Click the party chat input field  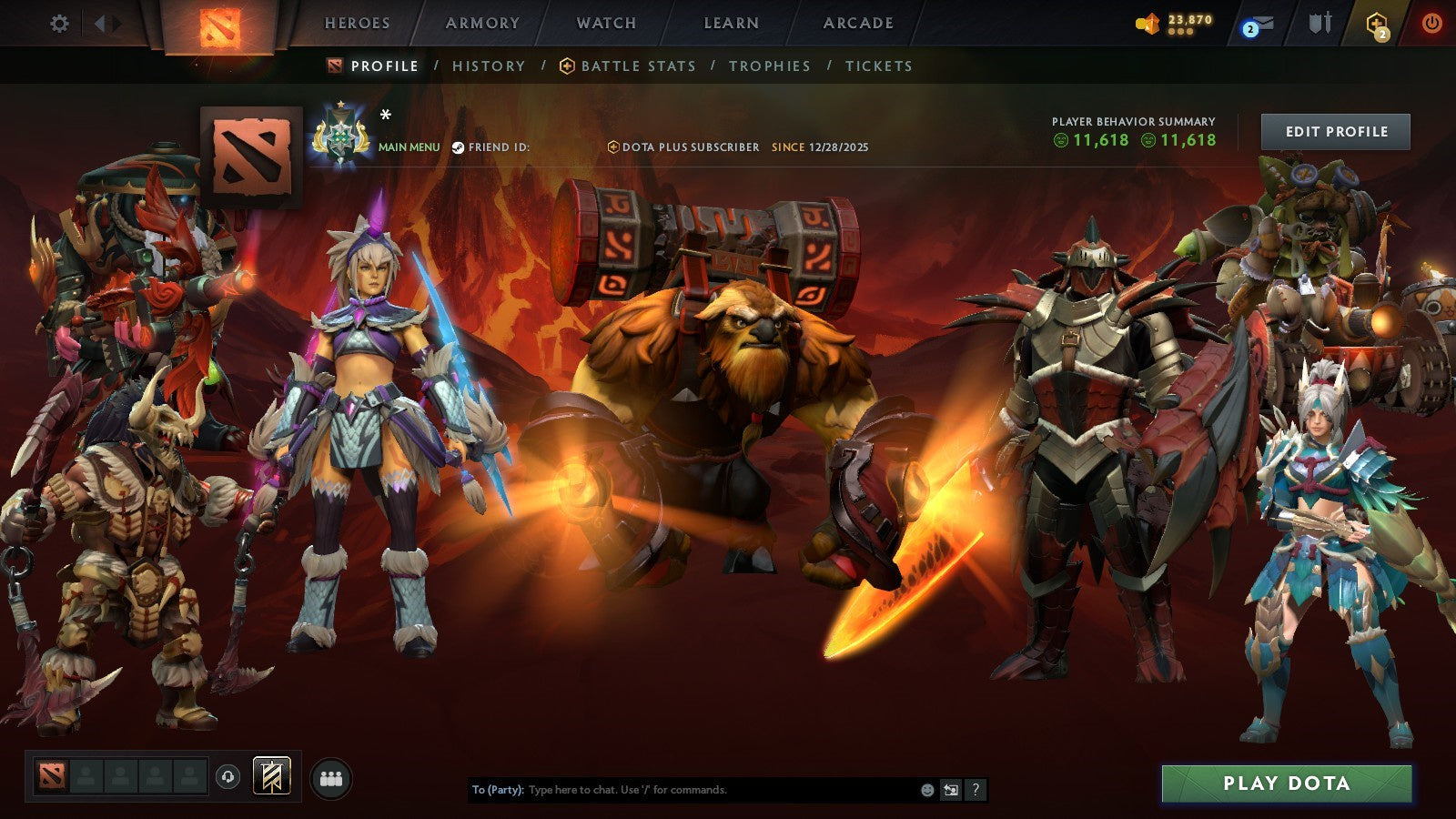682,790
